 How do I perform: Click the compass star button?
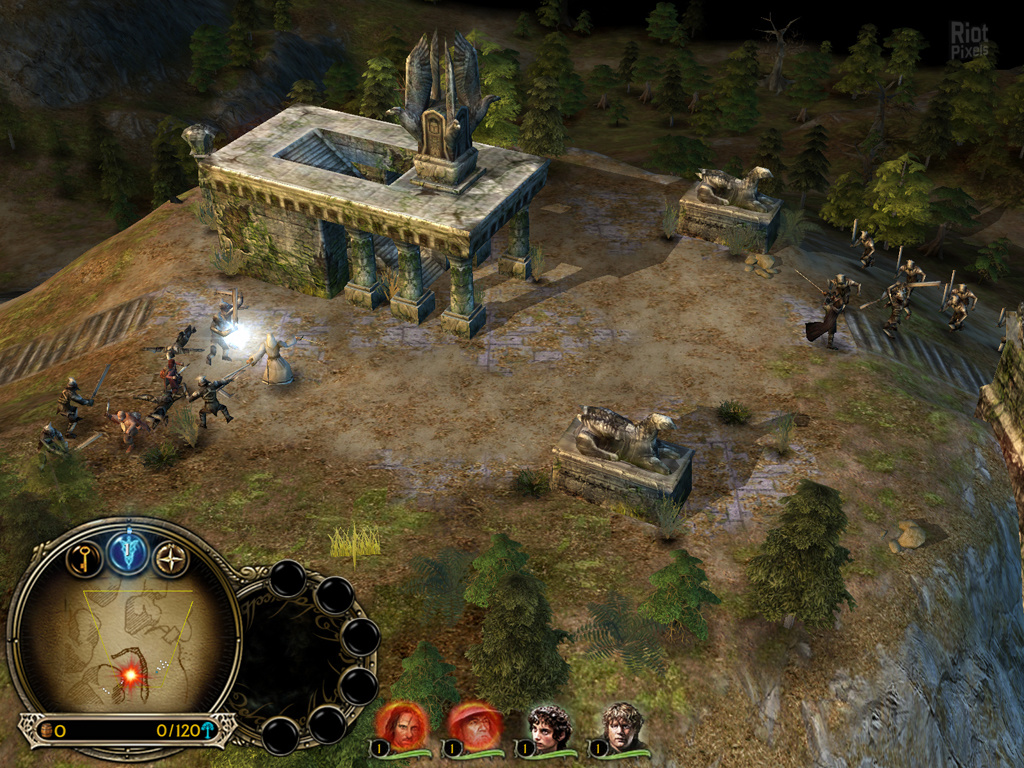coord(171,559)
